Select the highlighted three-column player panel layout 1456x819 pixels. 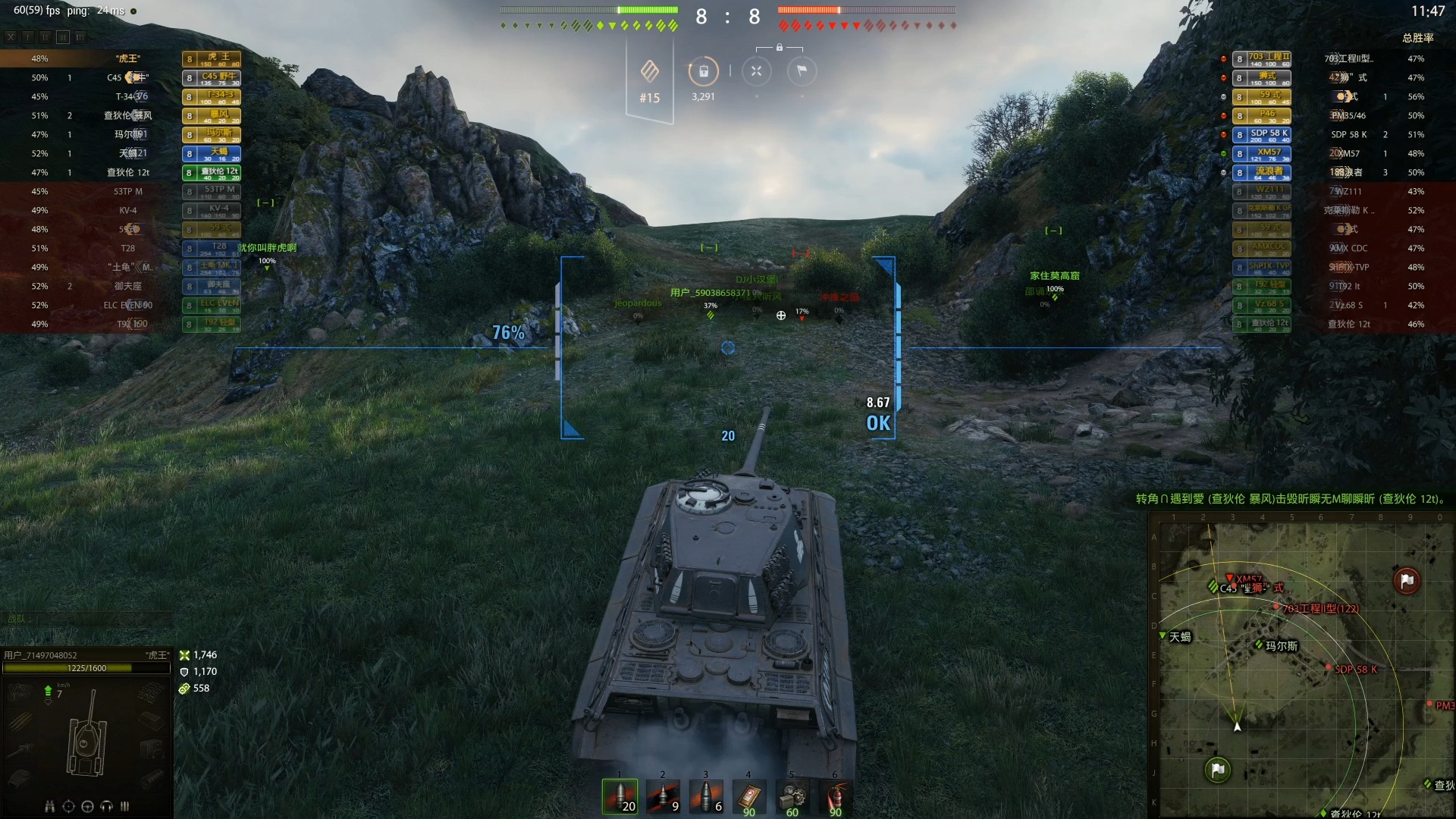pos(63,36)
